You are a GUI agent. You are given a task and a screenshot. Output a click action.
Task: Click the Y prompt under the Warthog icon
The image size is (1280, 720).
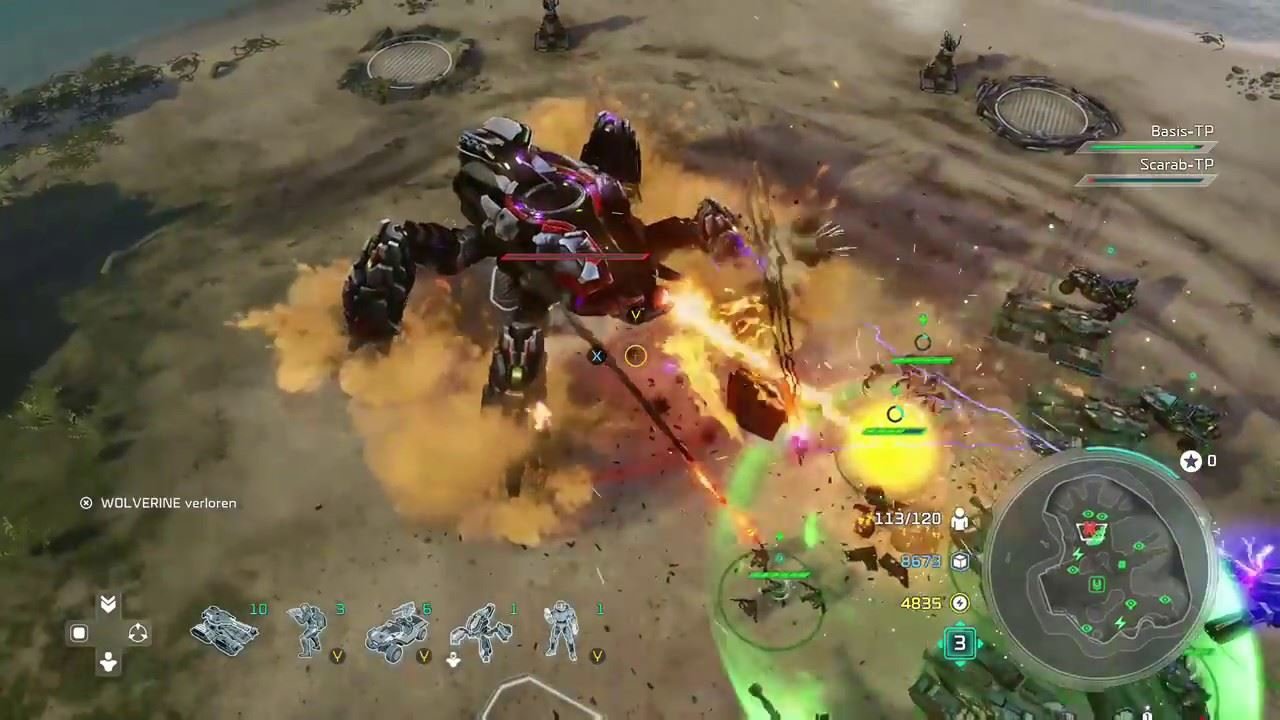pos(423,656)
